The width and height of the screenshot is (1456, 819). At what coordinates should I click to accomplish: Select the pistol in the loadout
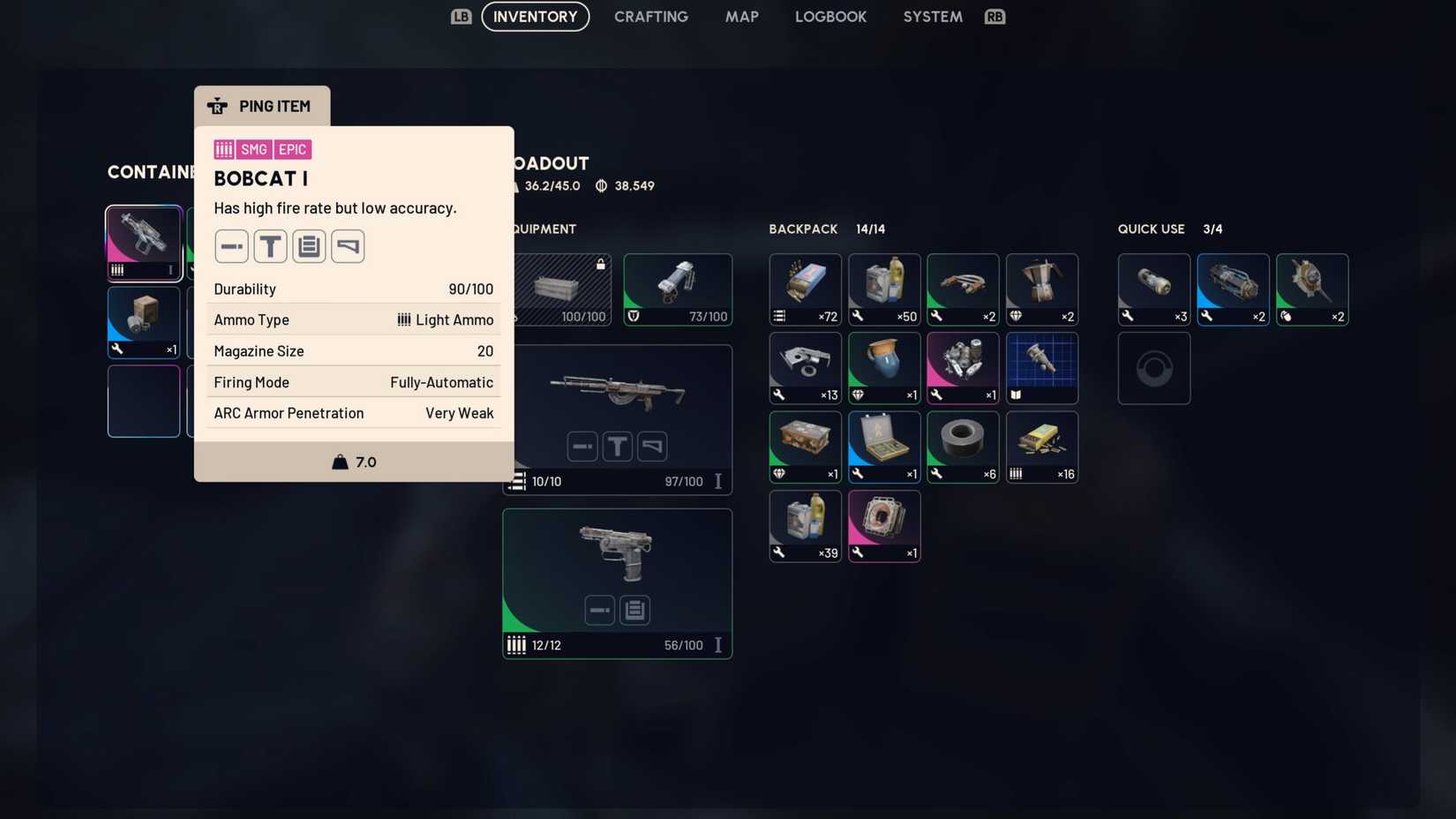coord(617,553)
